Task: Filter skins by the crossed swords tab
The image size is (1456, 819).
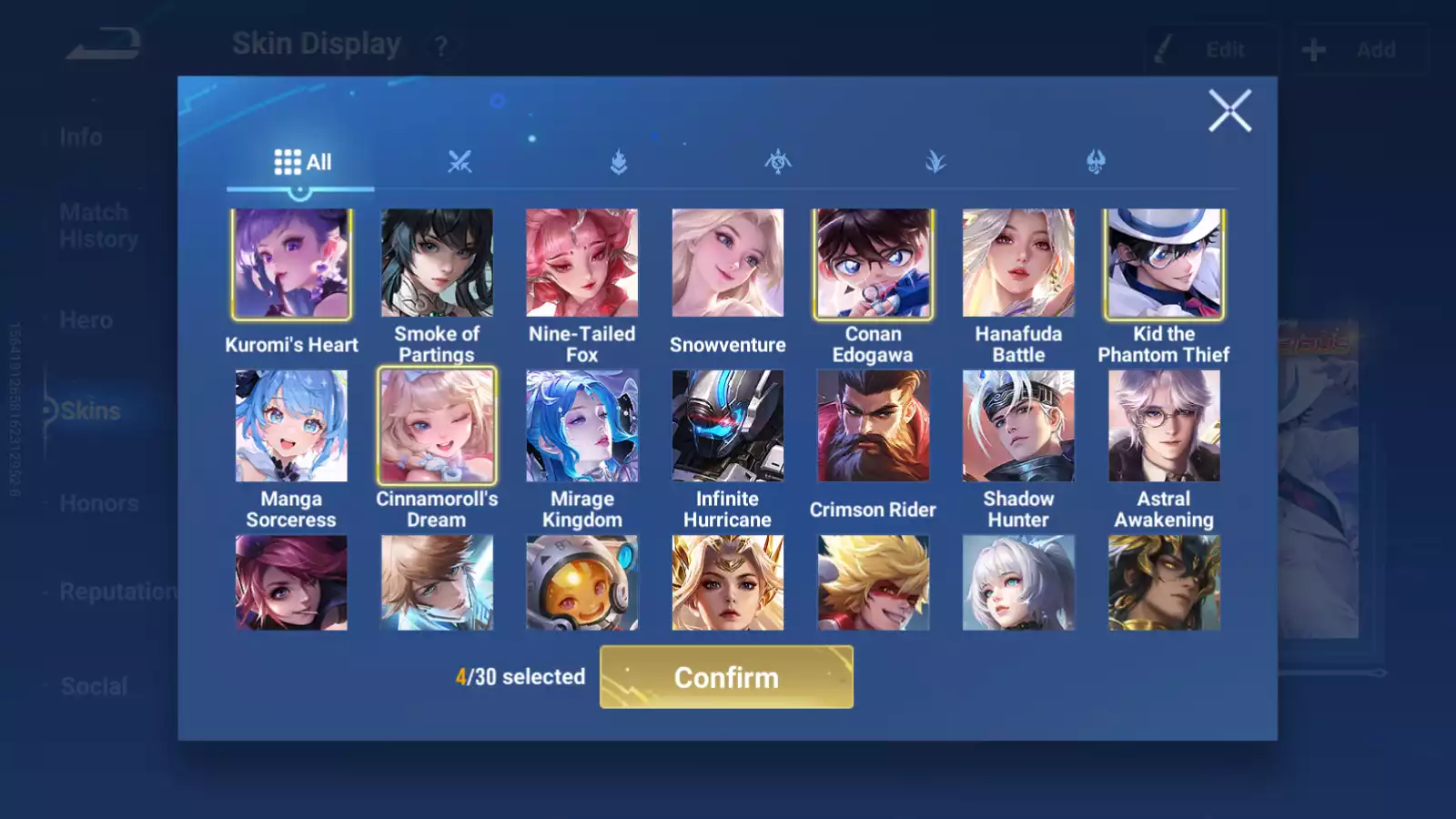Action: 460,163
